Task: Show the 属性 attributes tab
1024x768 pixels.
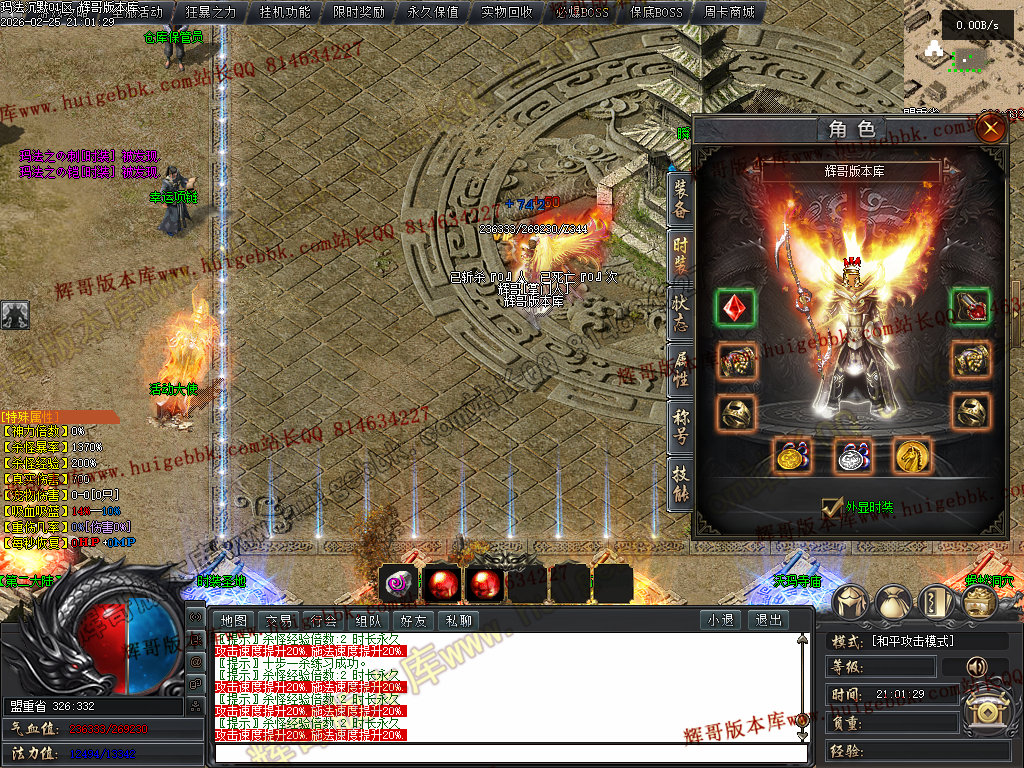Action: (680, 368)
